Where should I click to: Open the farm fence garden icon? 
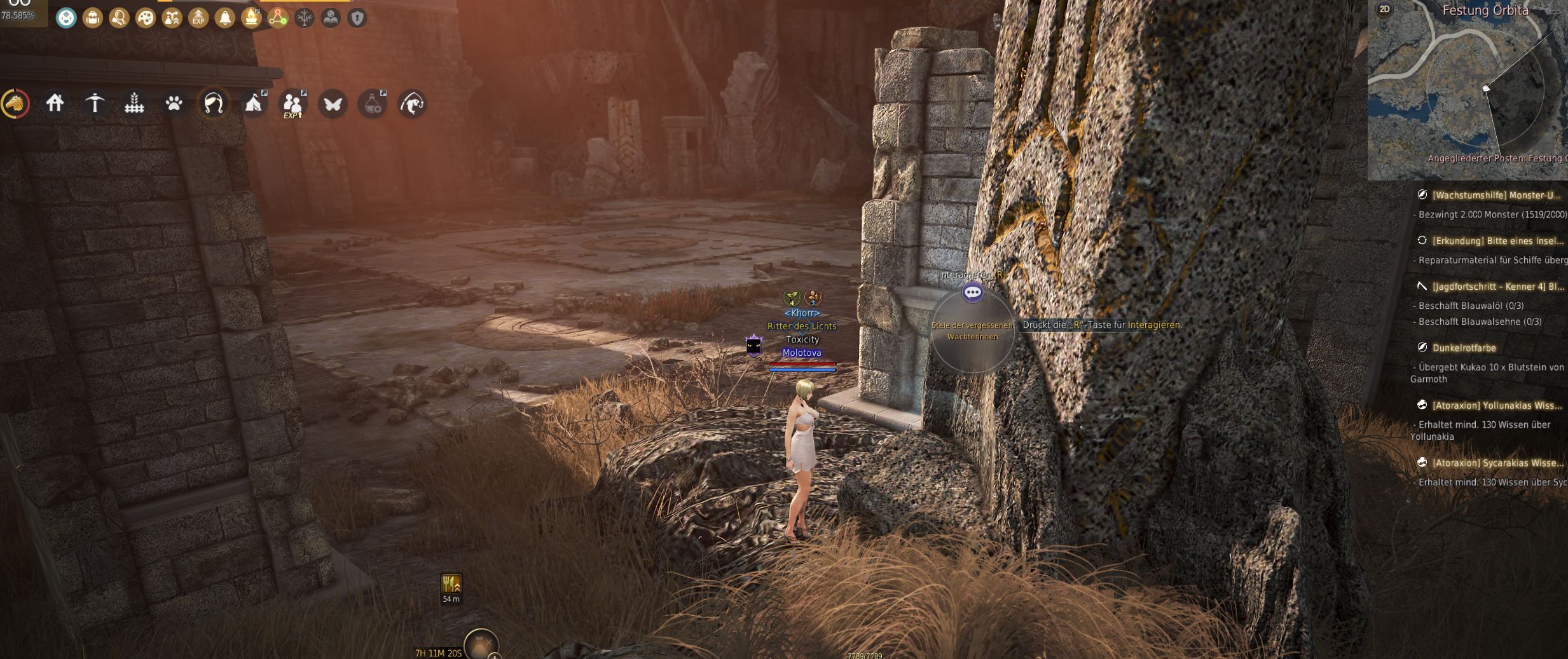pyautogui.click(x=134, y=103)
